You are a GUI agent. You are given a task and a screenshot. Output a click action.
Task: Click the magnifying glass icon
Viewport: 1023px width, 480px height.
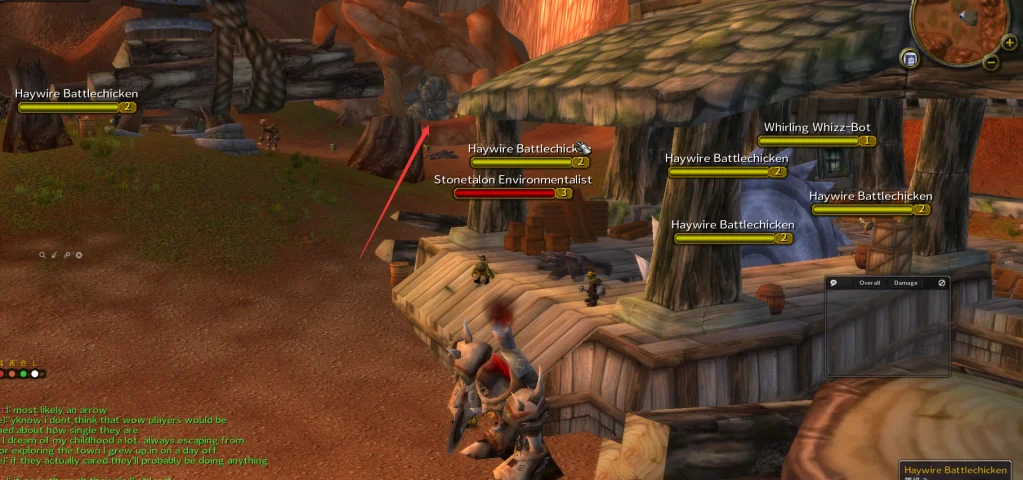click(43, 255)
